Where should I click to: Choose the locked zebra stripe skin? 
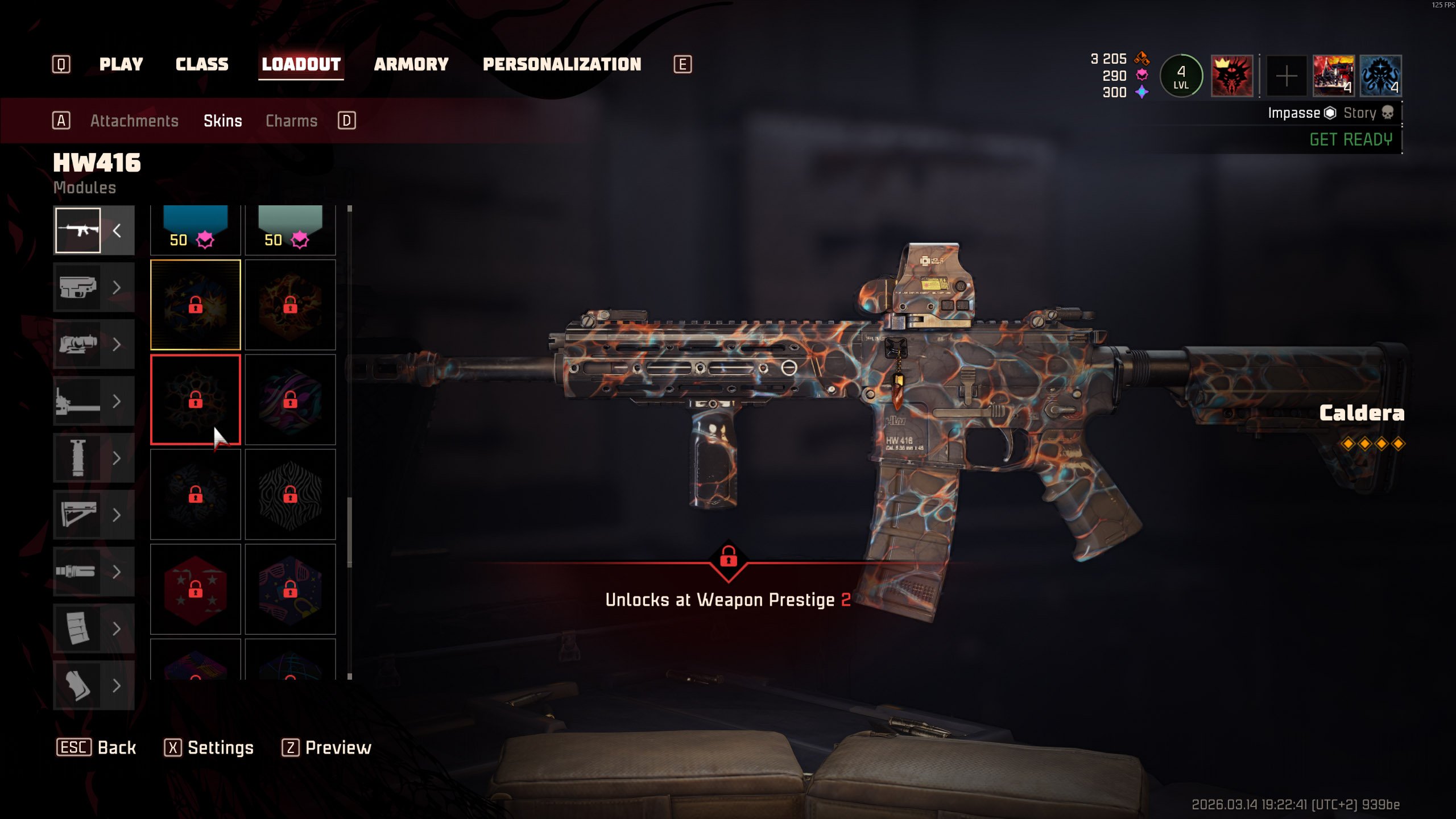point(290,494)
